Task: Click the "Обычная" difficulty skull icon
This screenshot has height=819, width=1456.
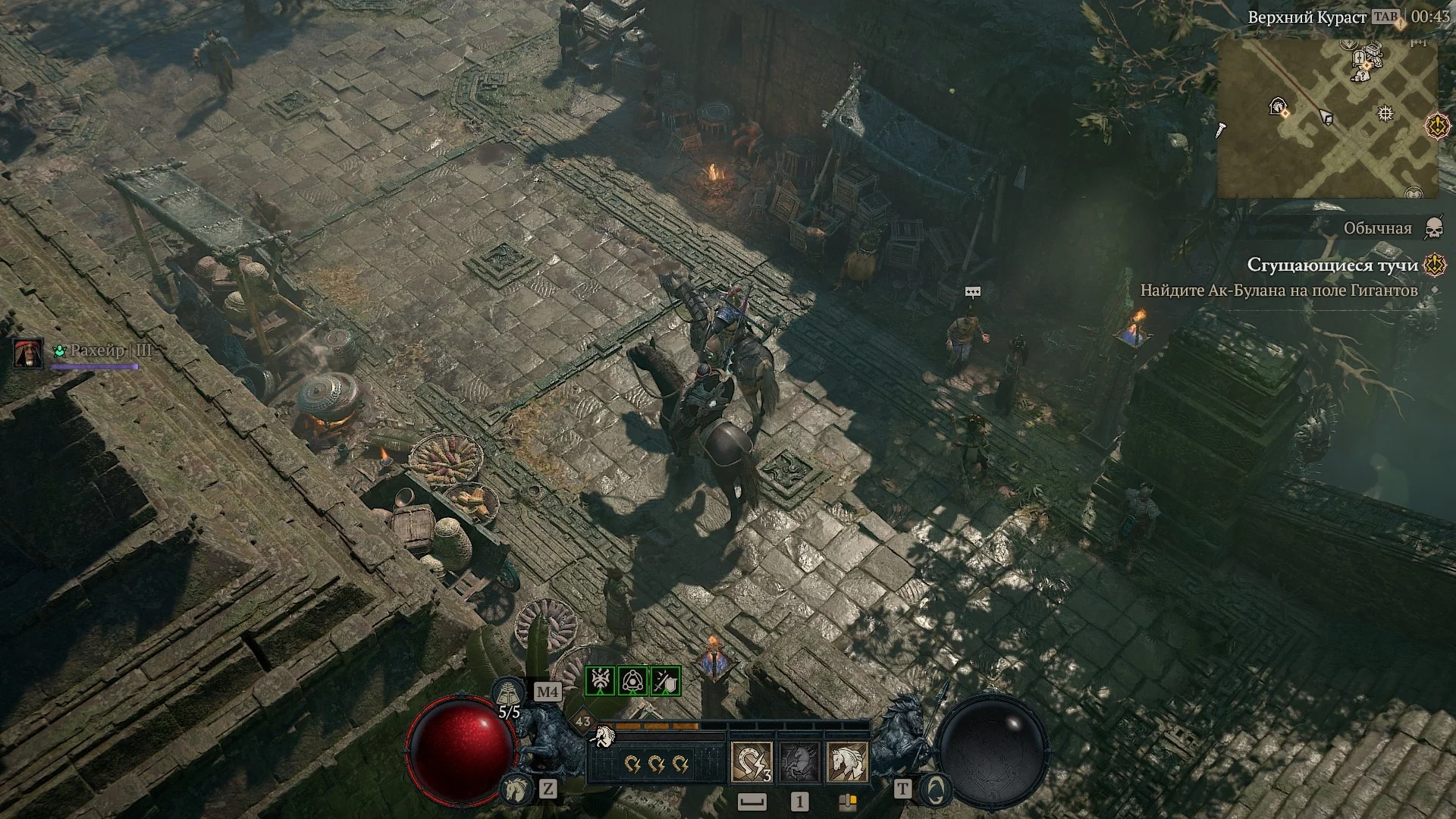Action: click(x=1433, y=228)
